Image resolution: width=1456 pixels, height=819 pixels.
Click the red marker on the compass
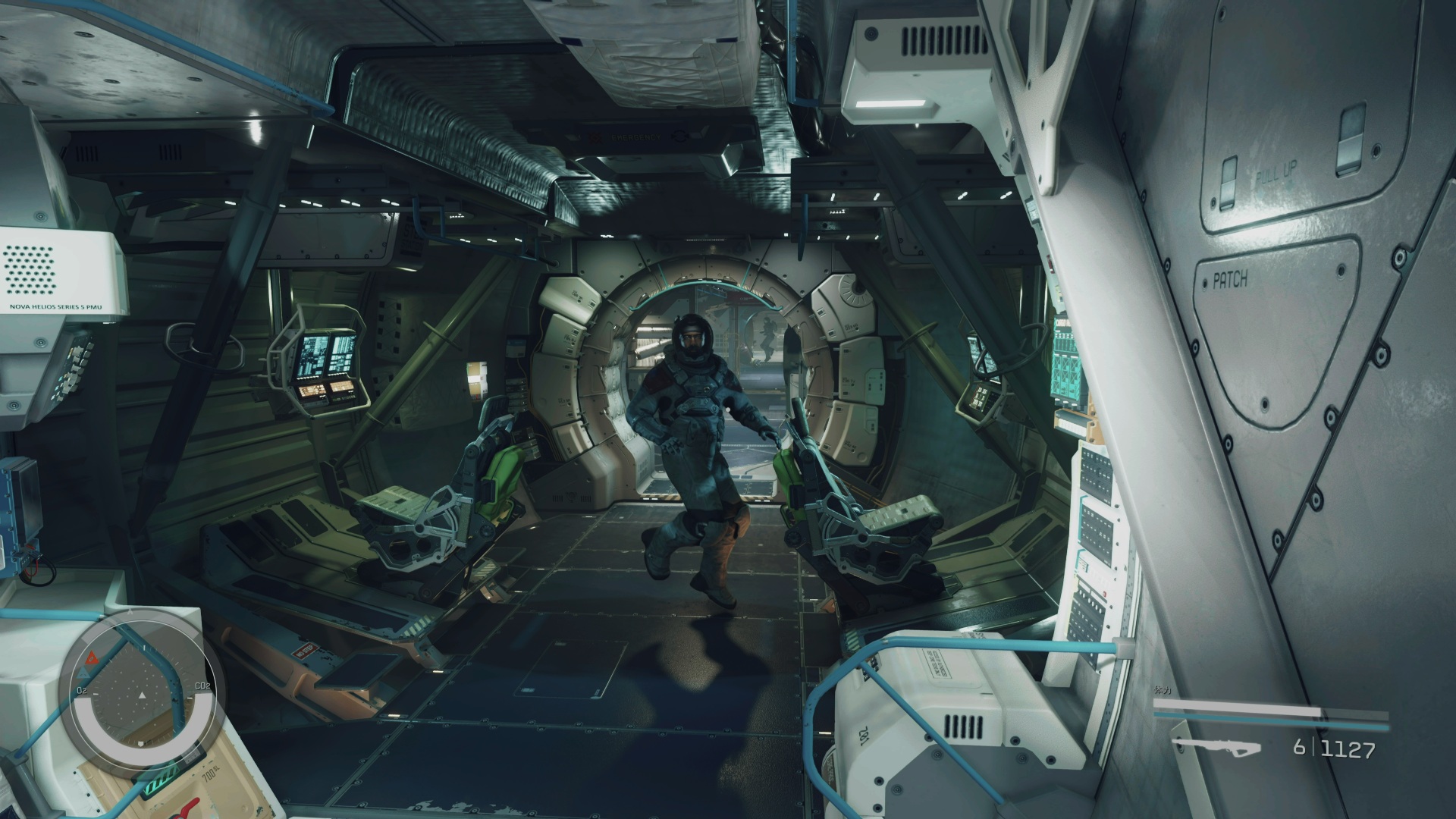[93, 657]
